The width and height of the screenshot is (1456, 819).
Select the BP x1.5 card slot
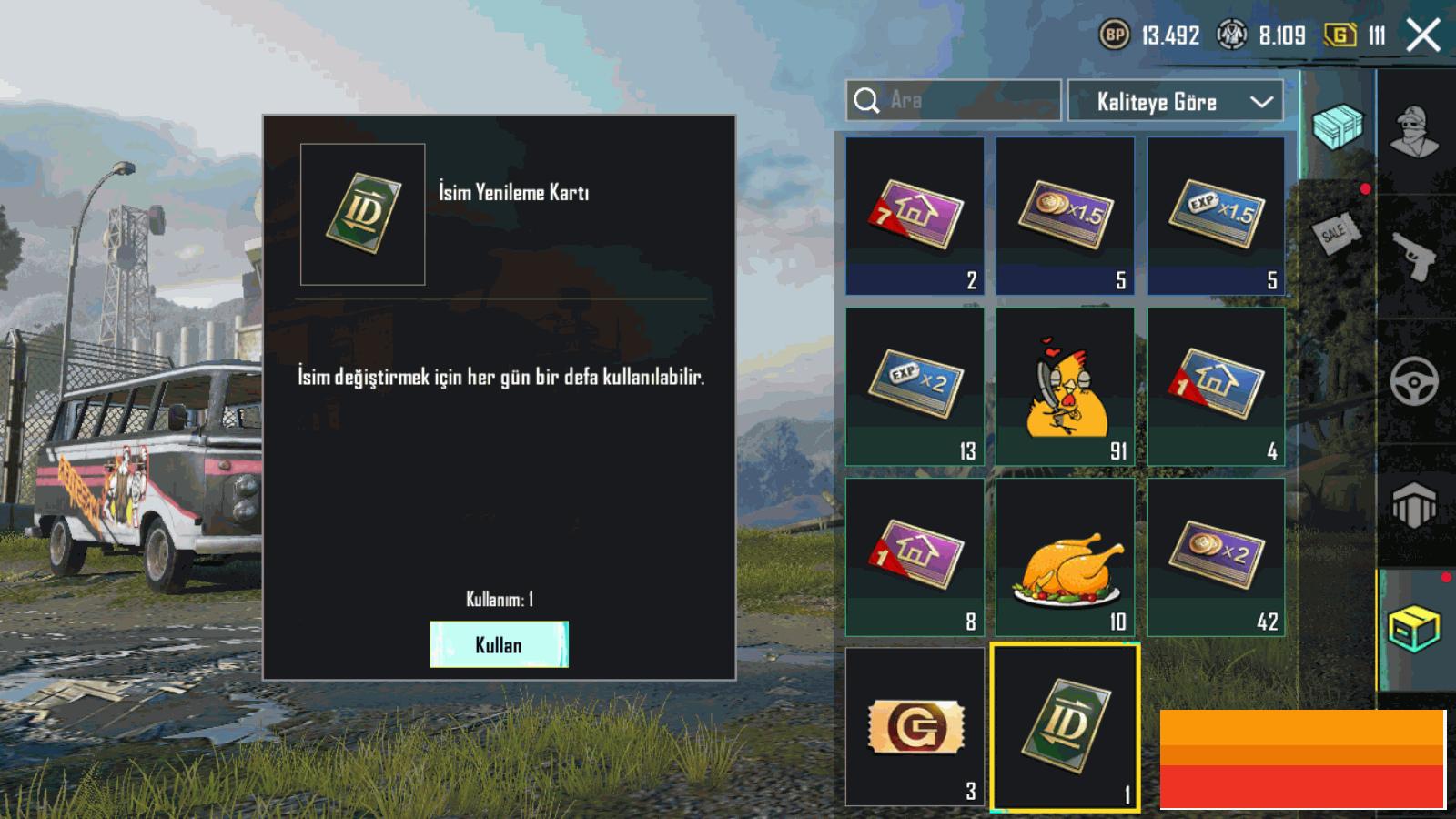pos(1065,217)
